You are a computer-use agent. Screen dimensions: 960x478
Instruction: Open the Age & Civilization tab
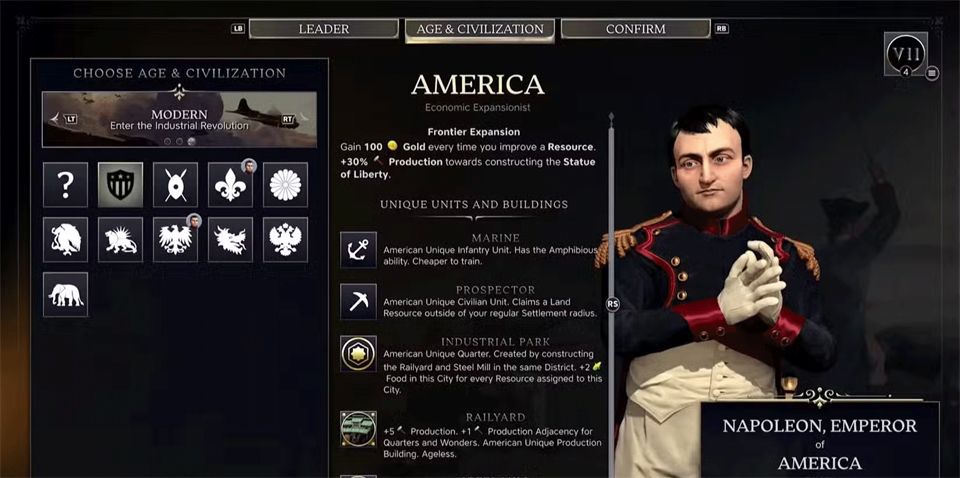pos(479,29)
